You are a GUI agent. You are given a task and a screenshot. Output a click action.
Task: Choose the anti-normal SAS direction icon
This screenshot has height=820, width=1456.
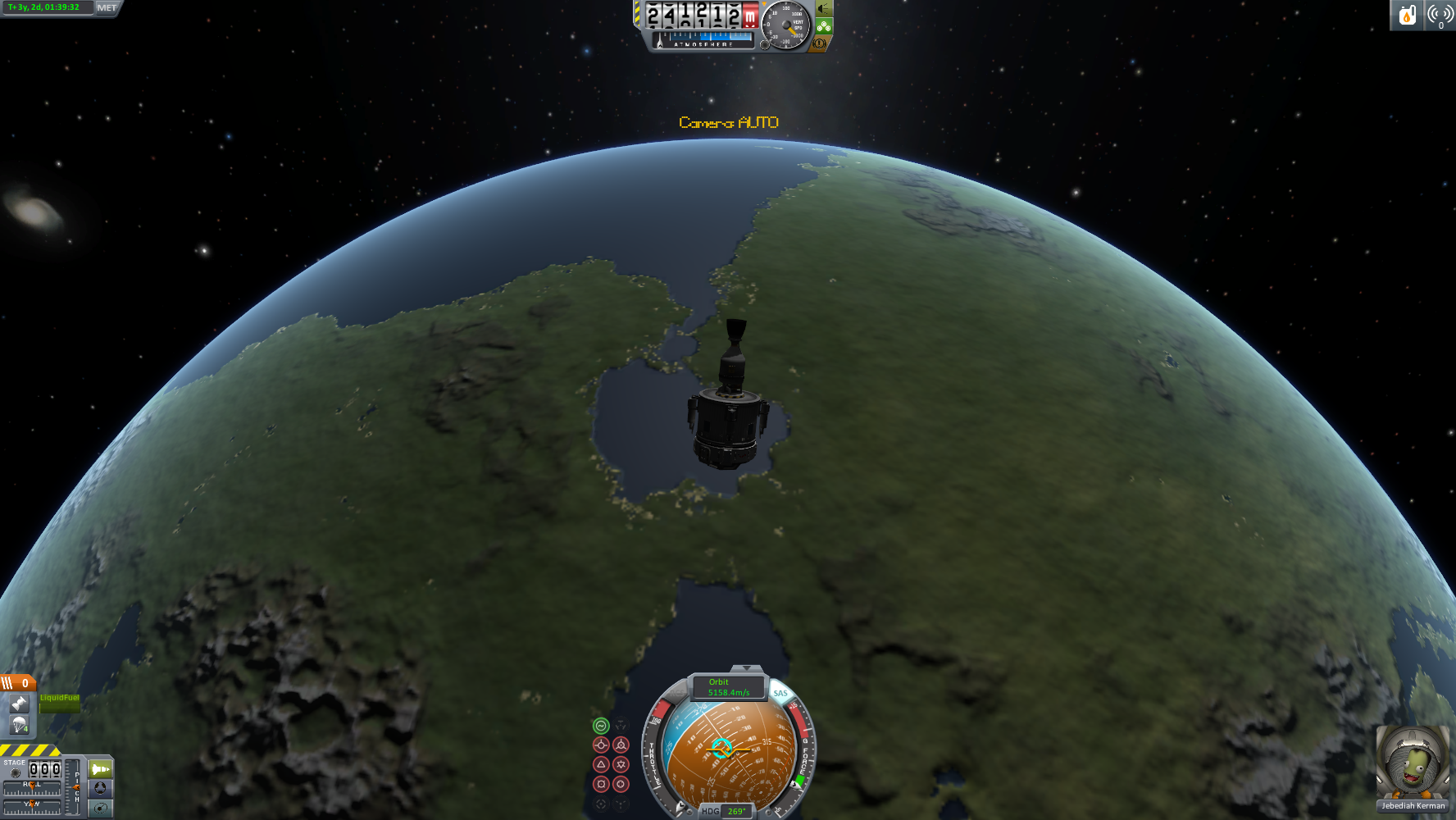coord(621,764)
